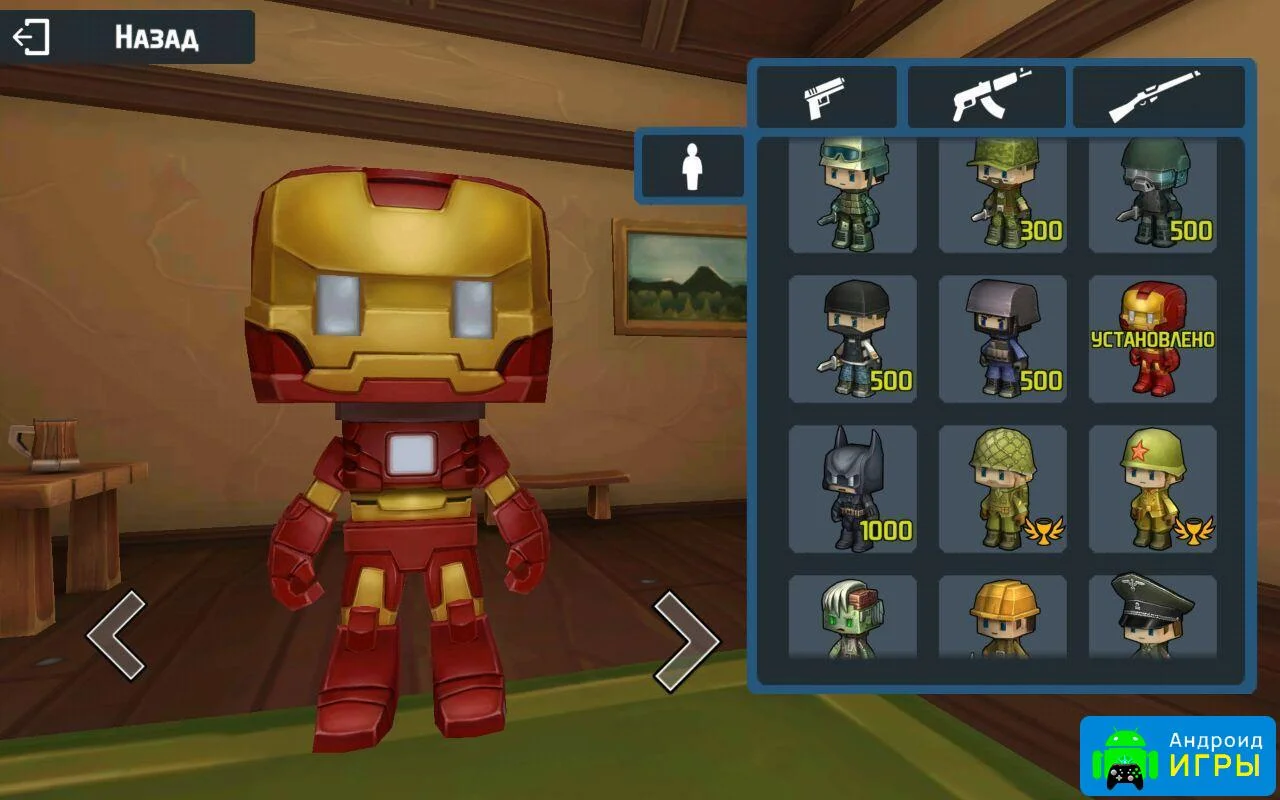Click the installed Iron Man skin tile
Viewport: 1280px width, 800px height.
[x=1152, y=339]
